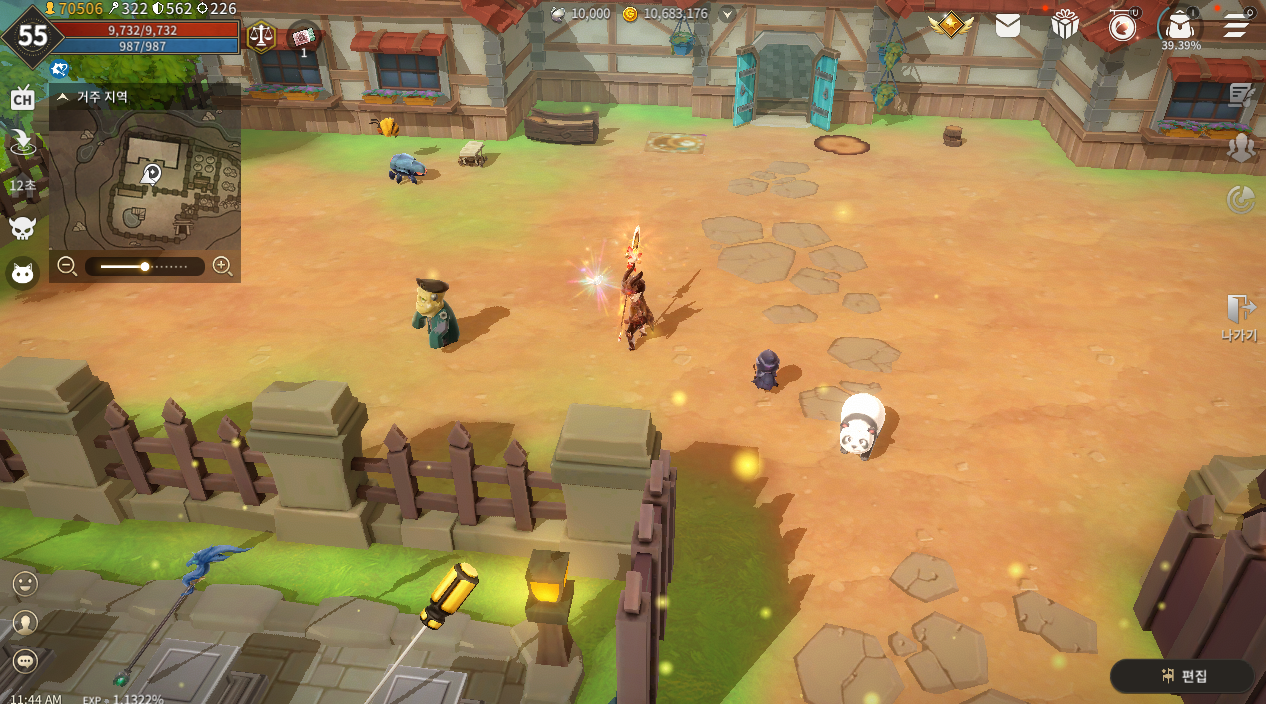This screenshot has width=1266, height=704.
Task: Open the gift box rewards icon
Action: [1065, 25]
